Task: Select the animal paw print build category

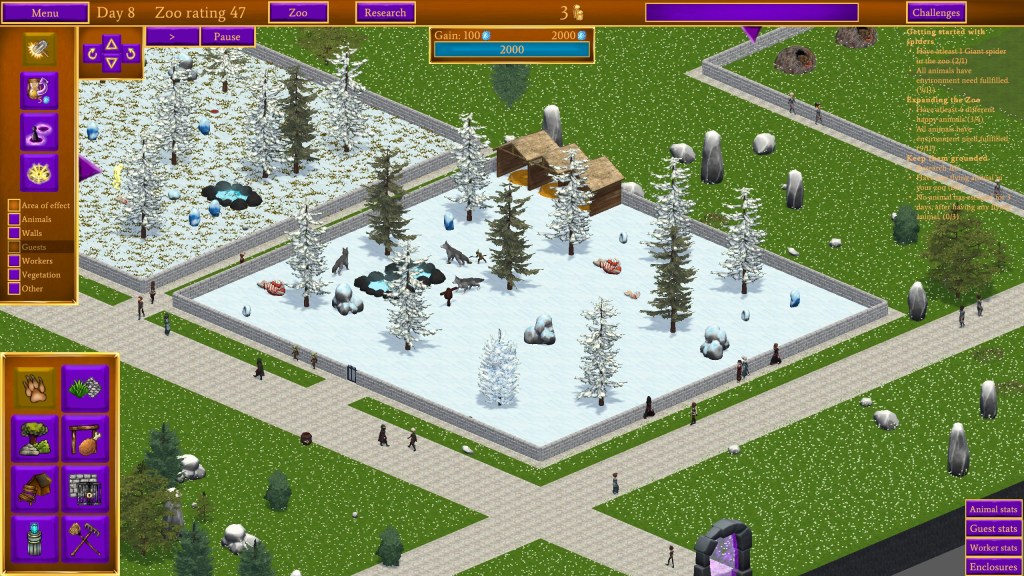Action: click(x=35, y=388)
